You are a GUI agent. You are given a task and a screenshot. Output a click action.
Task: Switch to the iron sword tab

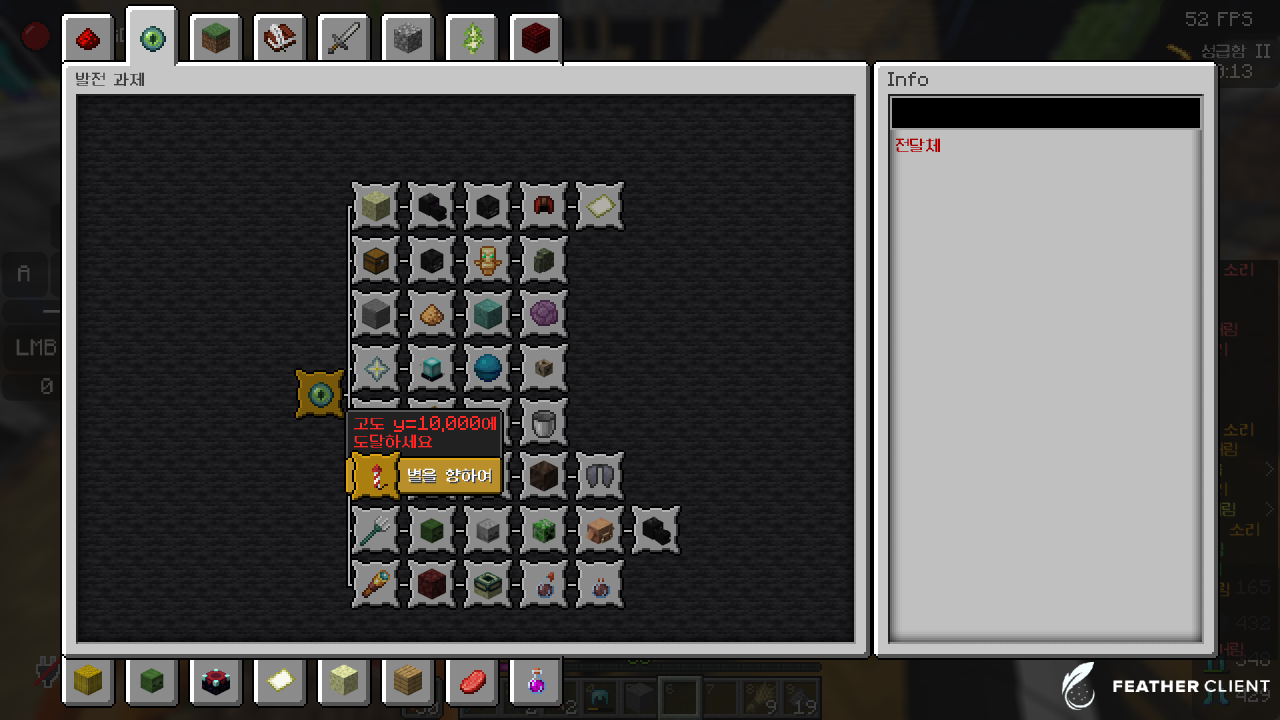(x=343, y=40)
